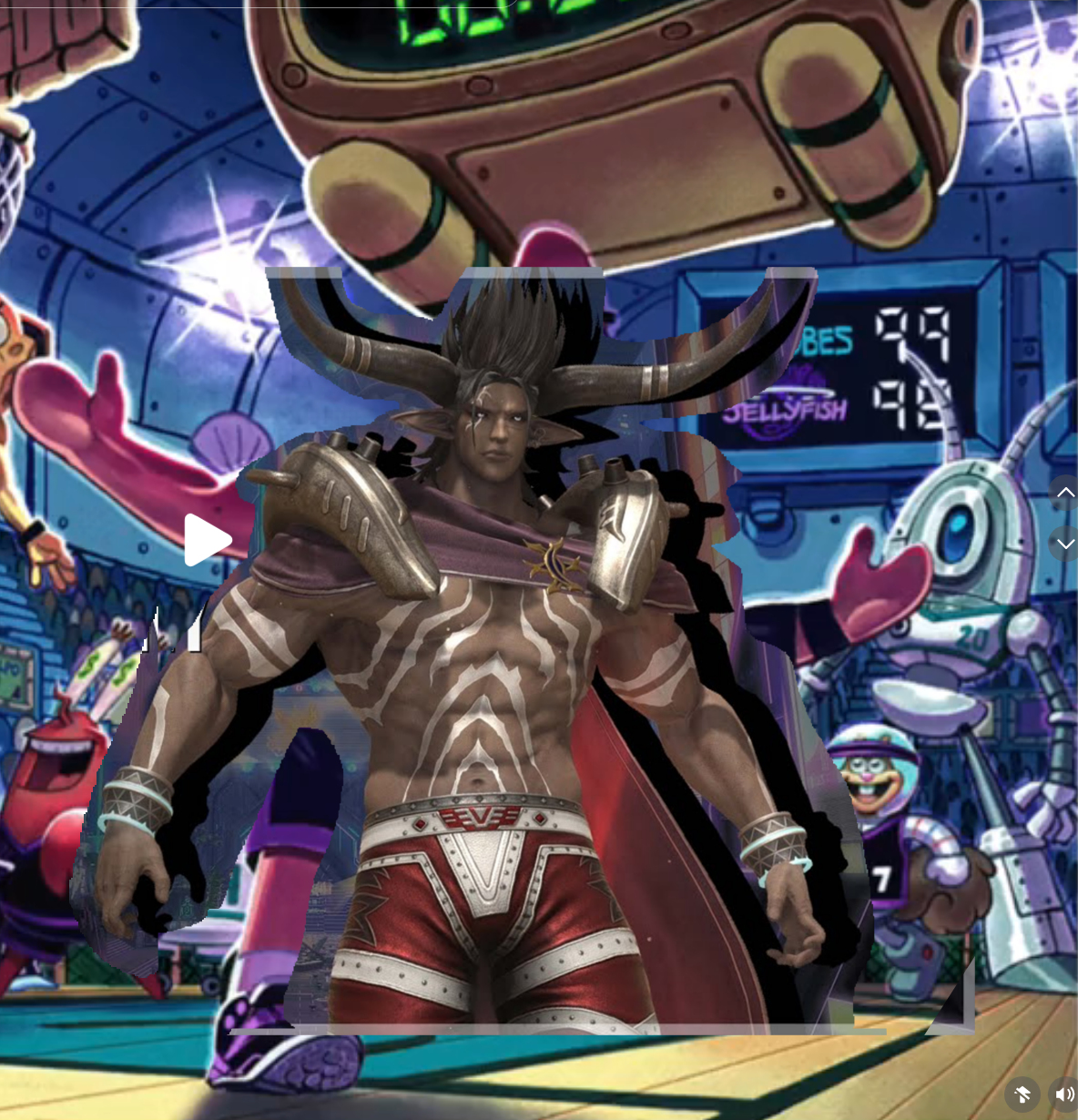This screenshot has height=1120, width=1078.
Task: Toggle the speaker volume button
Action: point(1063,1094)
